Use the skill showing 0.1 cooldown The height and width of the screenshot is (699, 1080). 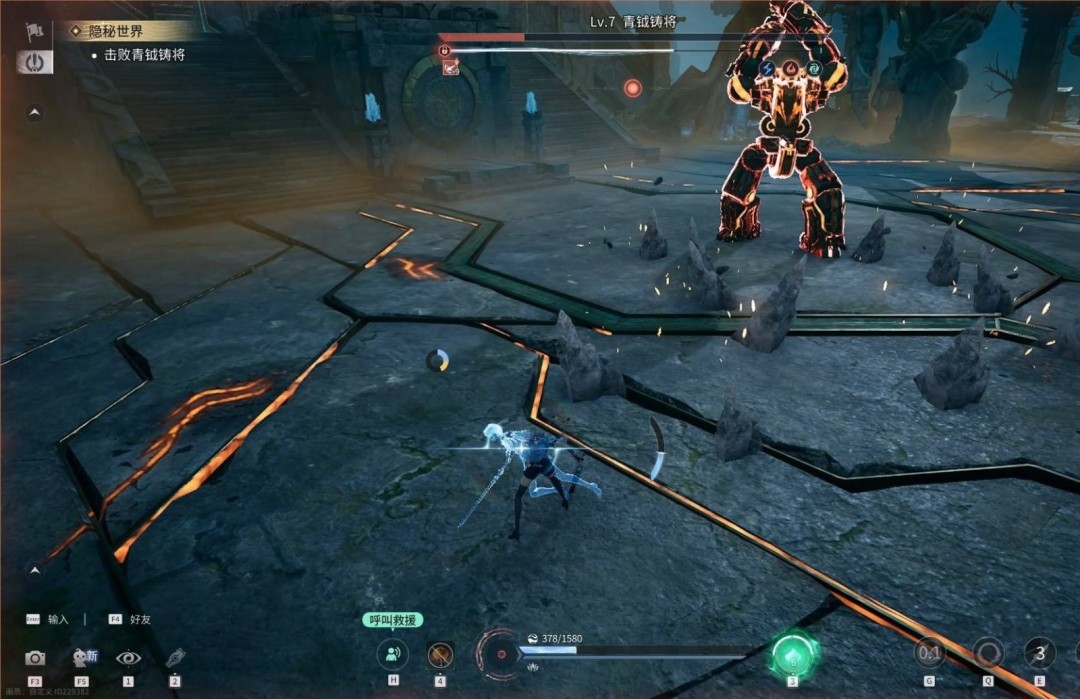point(930,654)
